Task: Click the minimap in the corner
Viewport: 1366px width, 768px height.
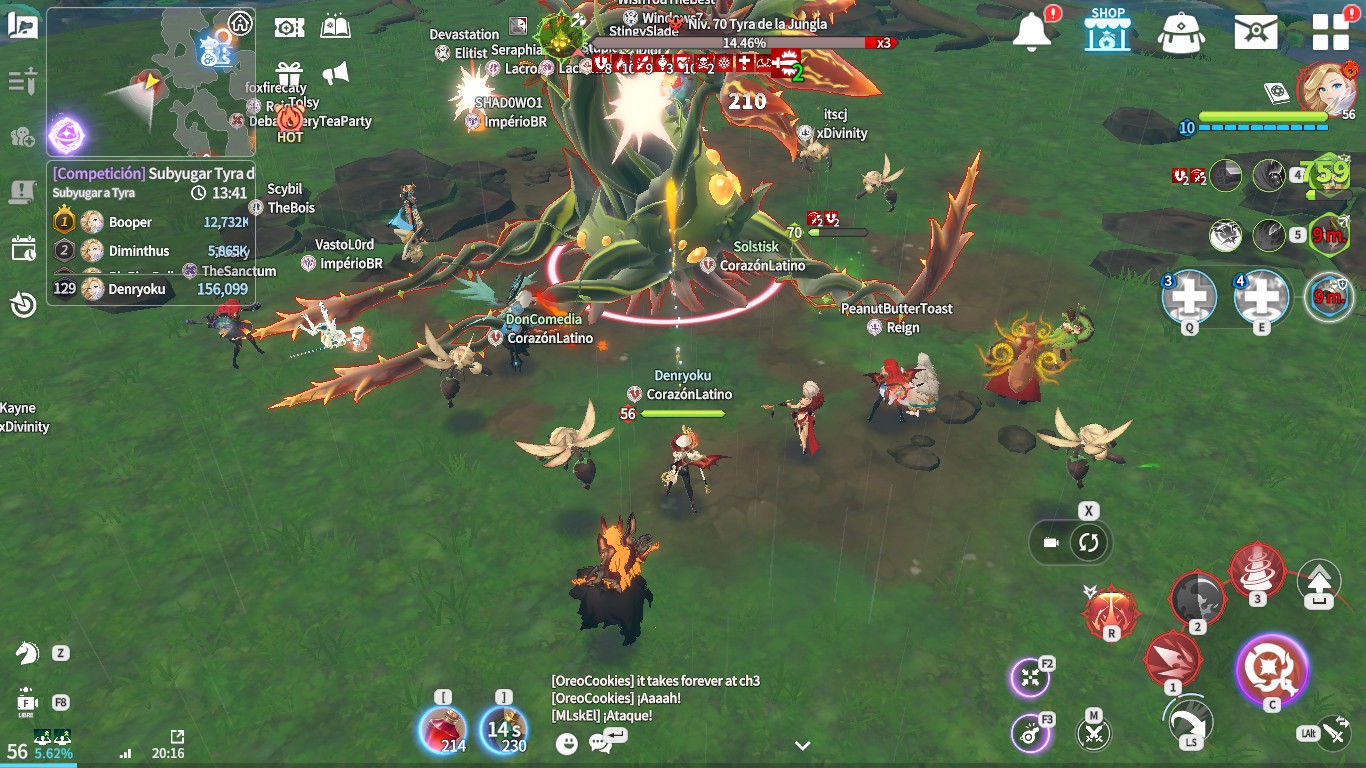Action: point(150,82)
